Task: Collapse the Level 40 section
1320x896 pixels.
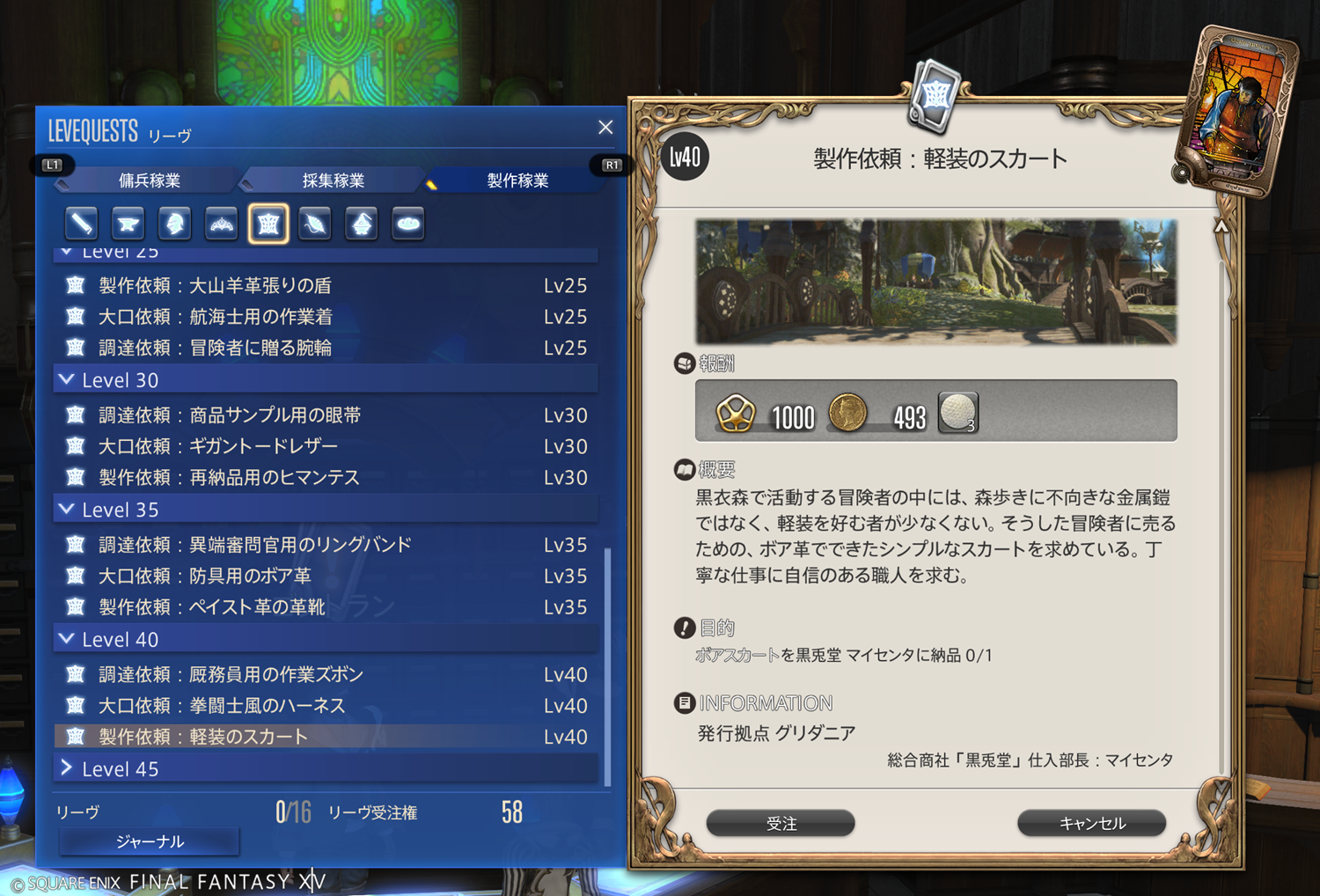Action: point(68,639)
